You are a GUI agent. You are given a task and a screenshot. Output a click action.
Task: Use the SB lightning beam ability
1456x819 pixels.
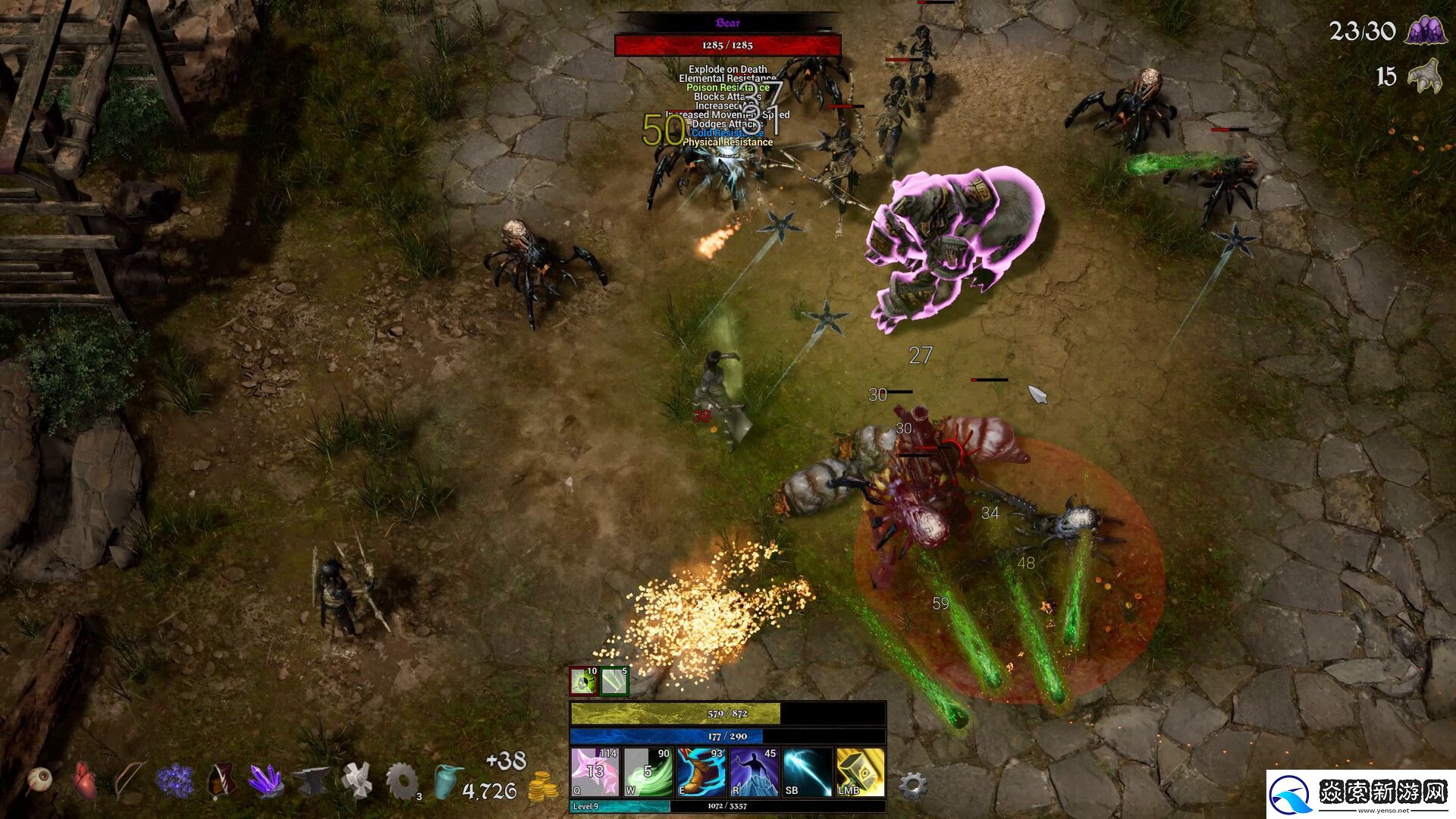pyautogui.click(x=808, y=774)
